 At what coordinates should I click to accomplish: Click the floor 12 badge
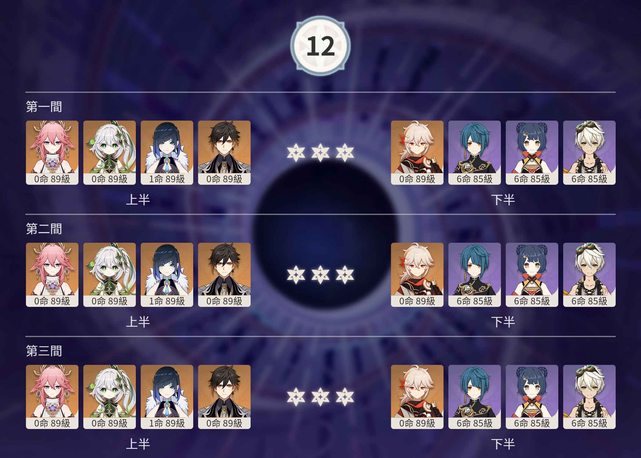tap(320, 45)
